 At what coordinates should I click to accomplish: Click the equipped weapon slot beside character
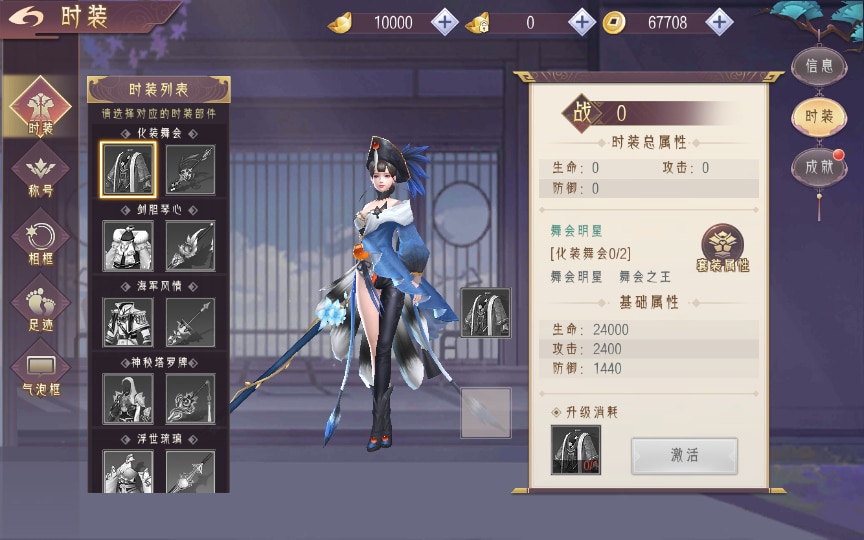pyautogui.click(x=485, y=412)
